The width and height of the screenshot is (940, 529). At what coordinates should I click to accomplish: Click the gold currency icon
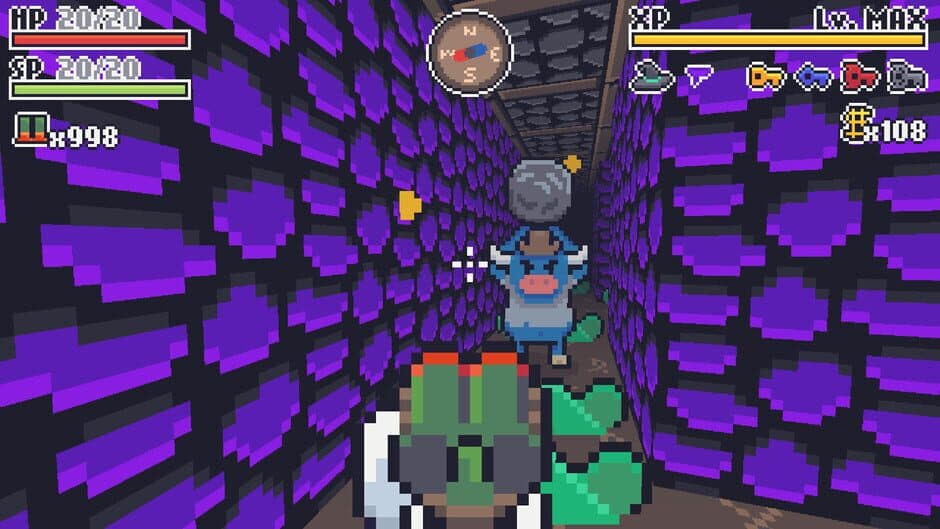coord(854,128)
